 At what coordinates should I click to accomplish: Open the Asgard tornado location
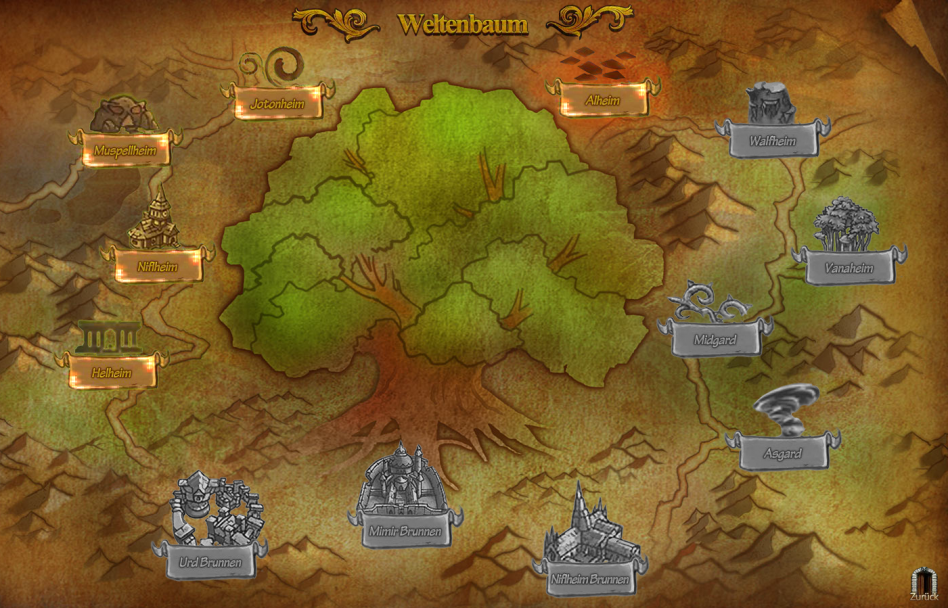[783, 453]
